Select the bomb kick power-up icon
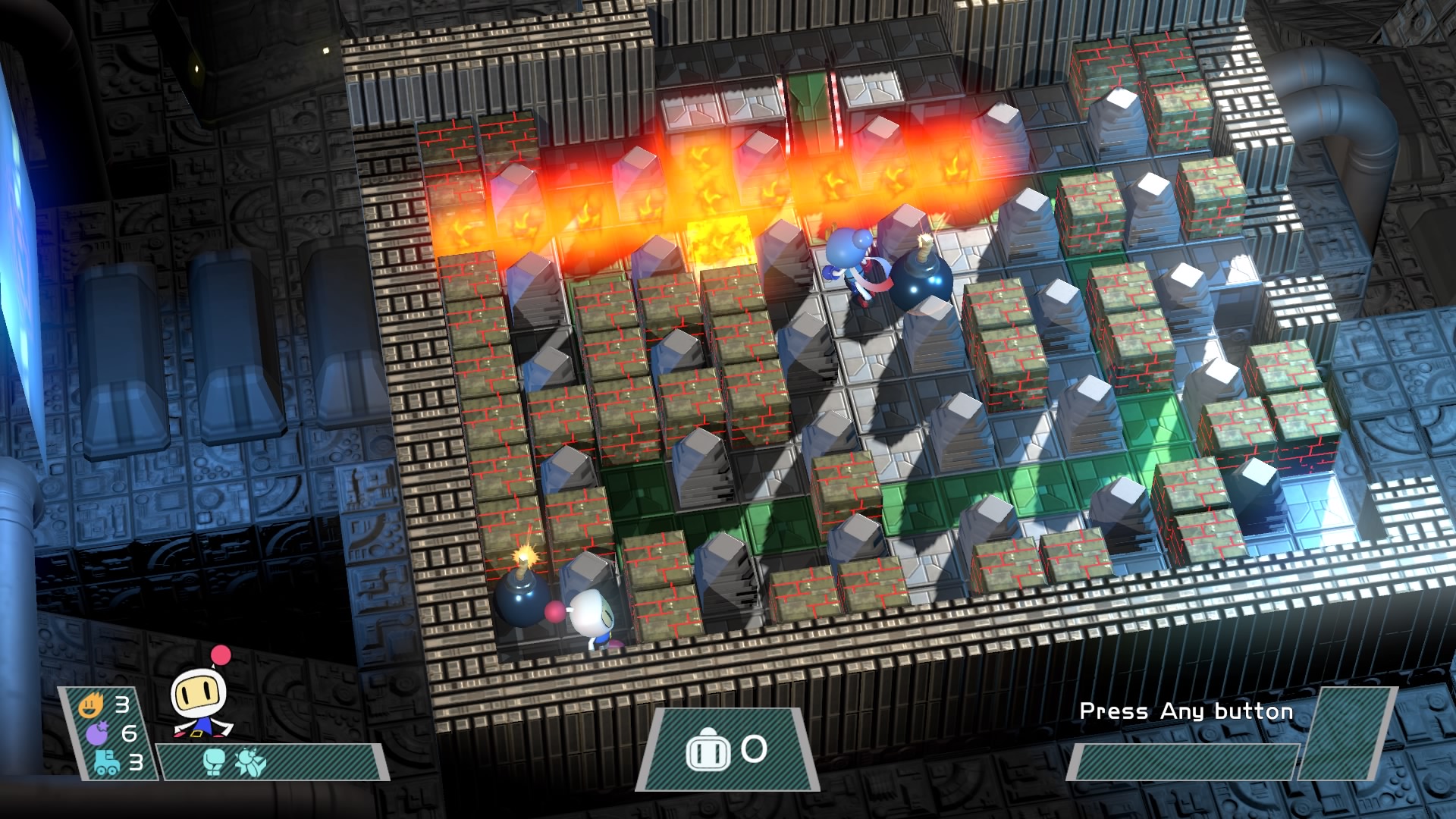This screenshot has width=1456, height=819. [249, 762]
